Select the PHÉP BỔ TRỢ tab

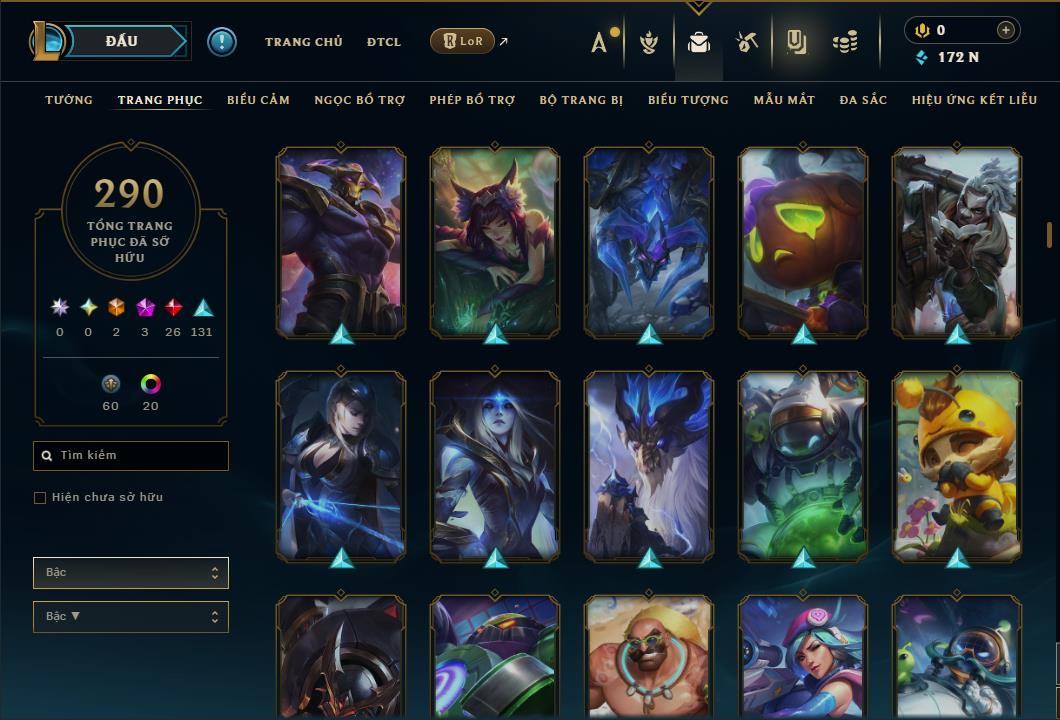(472, 100)
